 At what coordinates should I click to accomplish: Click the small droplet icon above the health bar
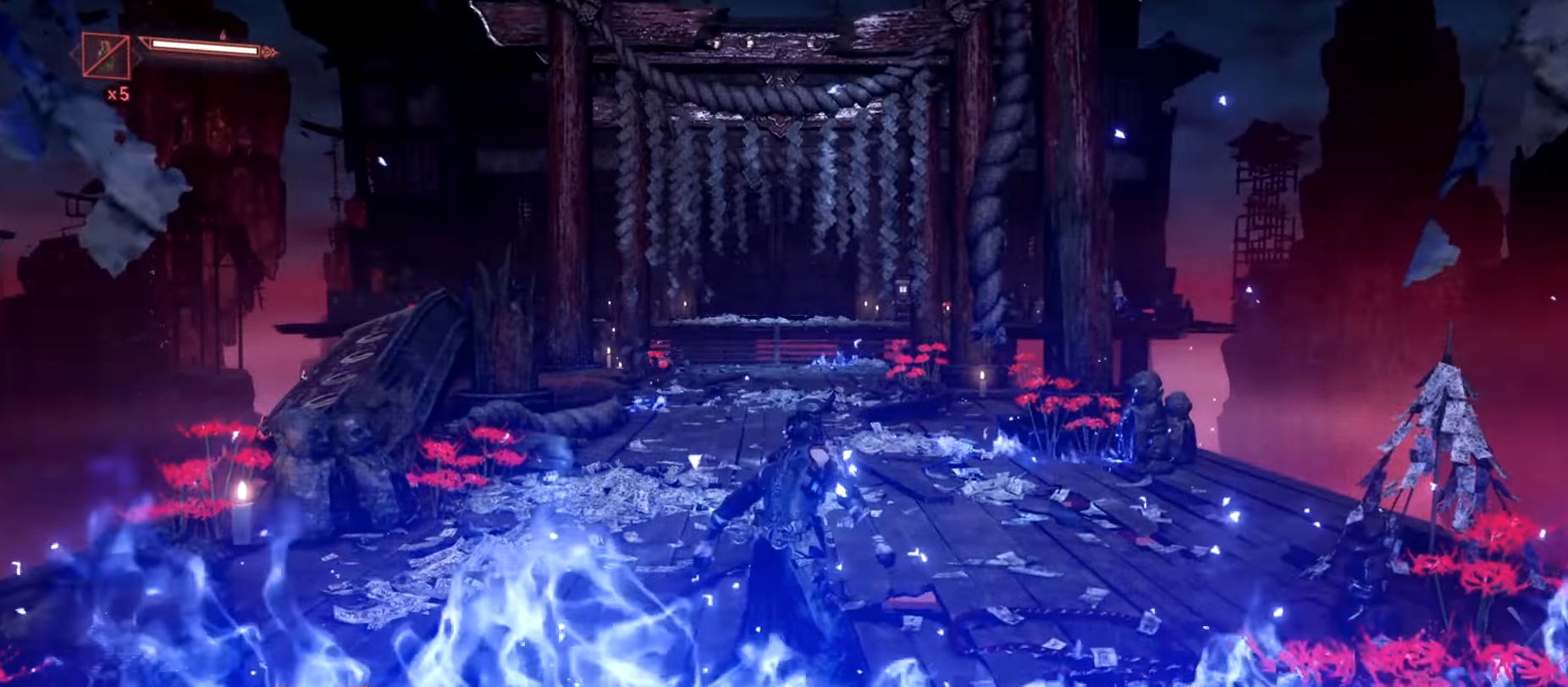pyautogui.click(x=224, y=35)
